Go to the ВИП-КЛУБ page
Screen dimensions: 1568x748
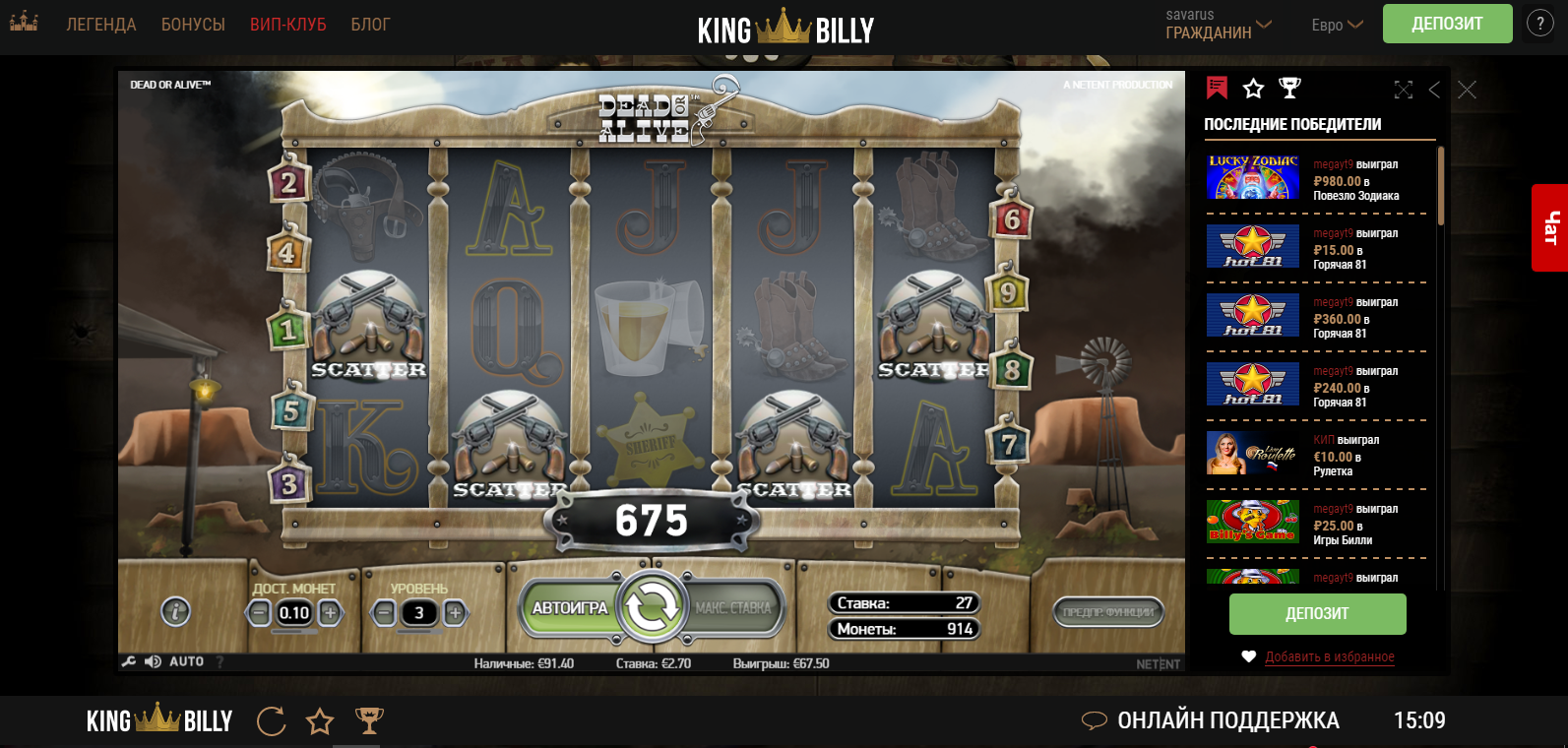[x=287, y=25]
